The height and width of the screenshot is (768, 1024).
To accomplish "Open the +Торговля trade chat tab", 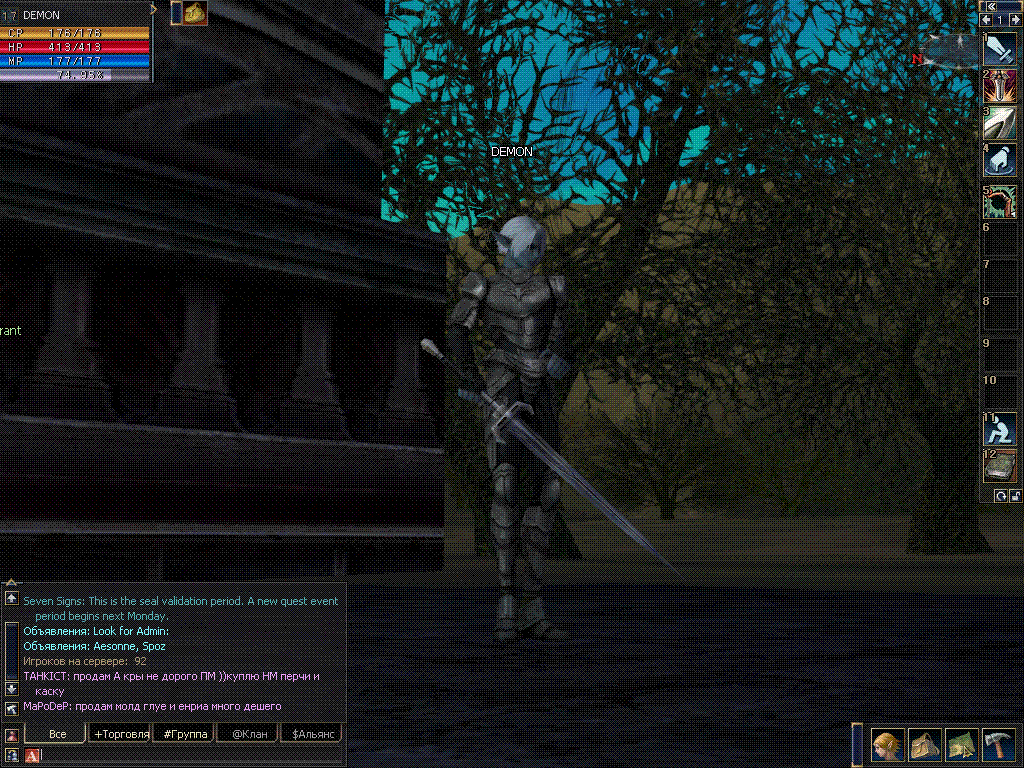I will click(x=121, y=734).
